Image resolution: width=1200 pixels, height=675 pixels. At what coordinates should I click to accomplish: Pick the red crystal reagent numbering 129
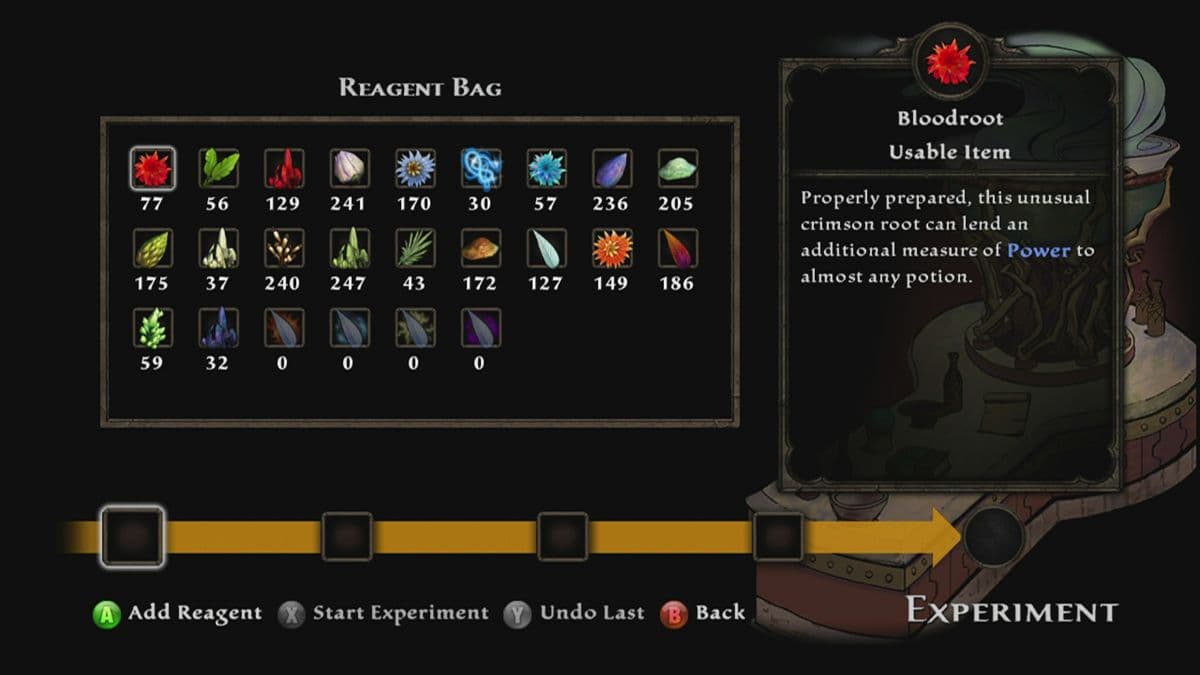tap(283, 169)
